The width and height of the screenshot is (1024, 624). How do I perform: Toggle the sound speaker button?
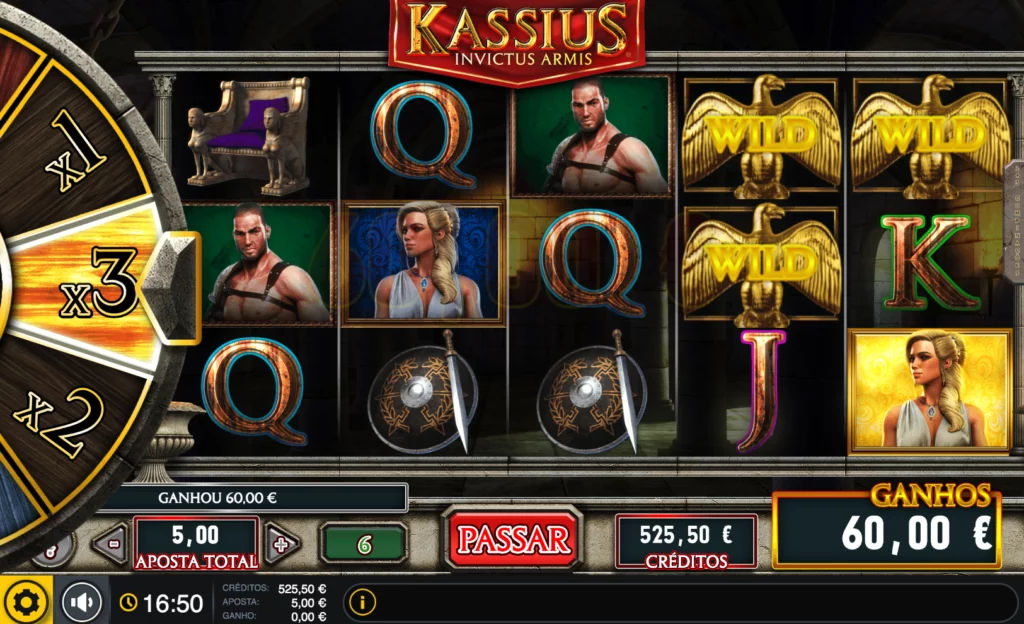pyautogui.click(x=82, y=602)
